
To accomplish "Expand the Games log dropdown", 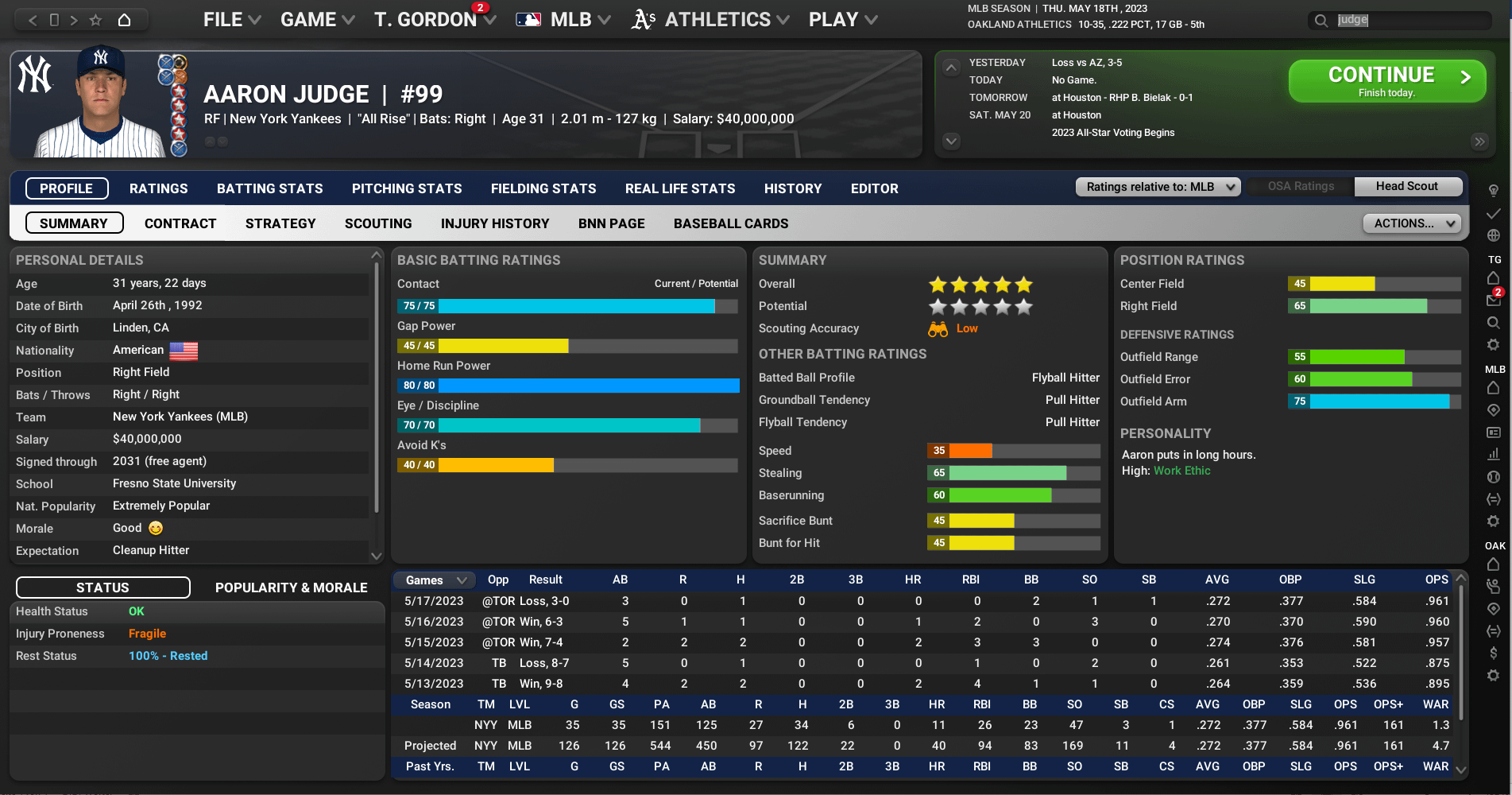I will point(434,580).
